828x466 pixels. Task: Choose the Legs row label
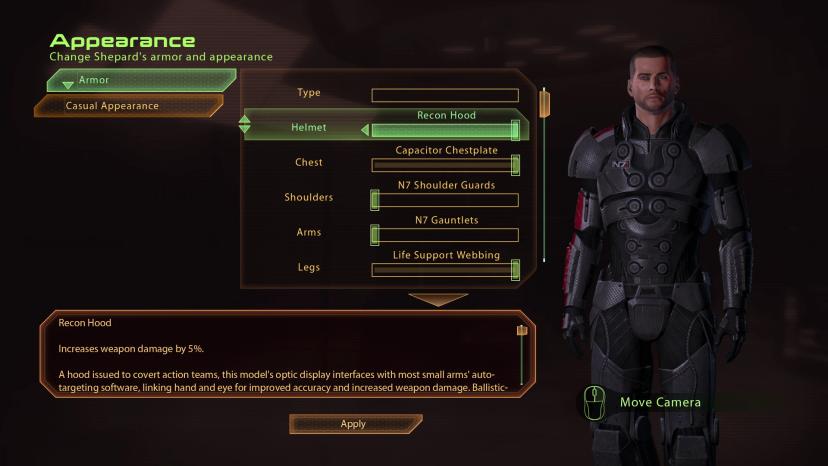309,267
